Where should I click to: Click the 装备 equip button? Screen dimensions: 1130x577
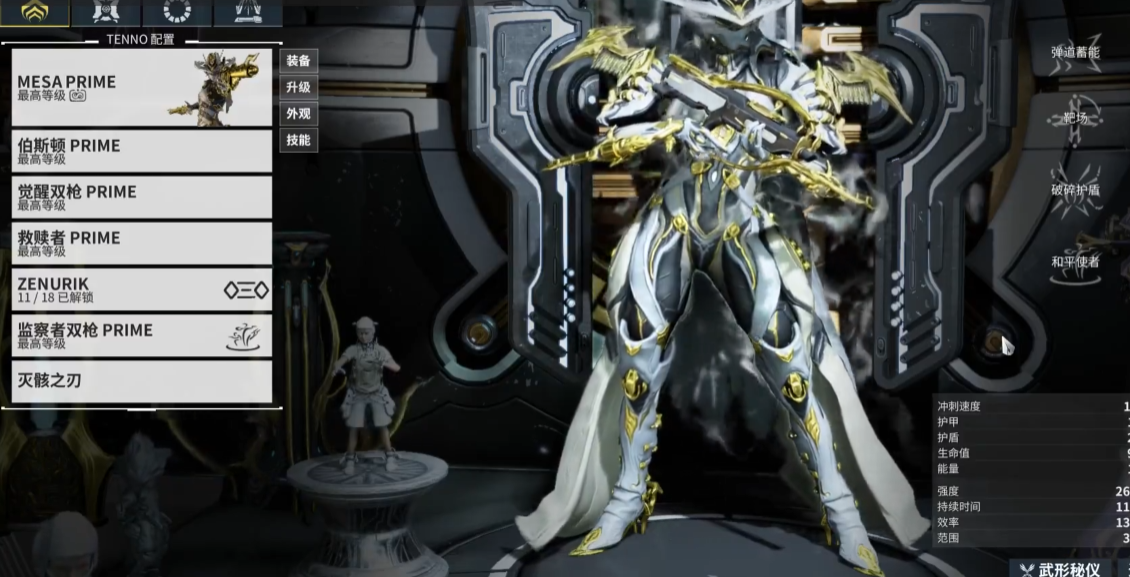[x=298, y=61]
